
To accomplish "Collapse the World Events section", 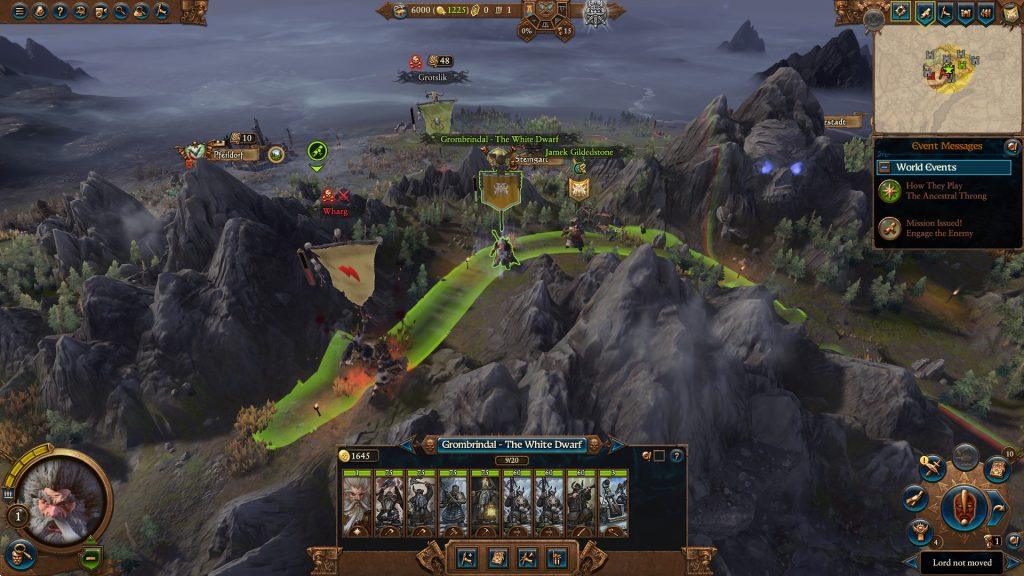I will coord(884,167).
